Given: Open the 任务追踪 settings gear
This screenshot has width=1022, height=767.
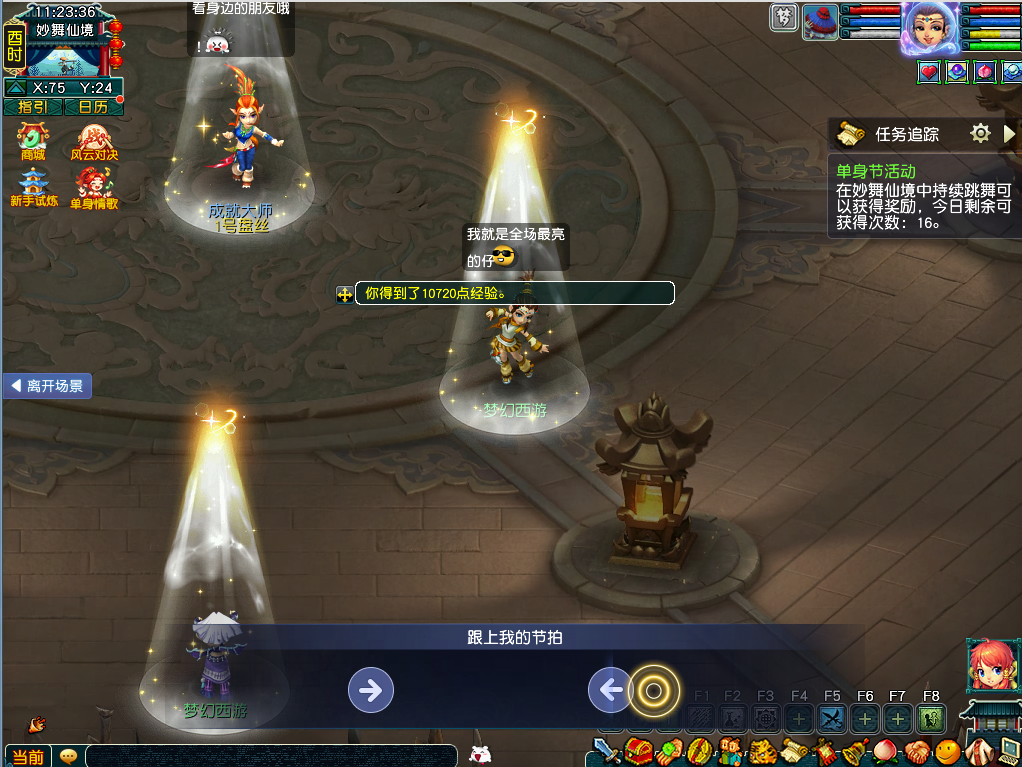Looking at the screenshot, I should pyautogui.click(x=980, y=133).
